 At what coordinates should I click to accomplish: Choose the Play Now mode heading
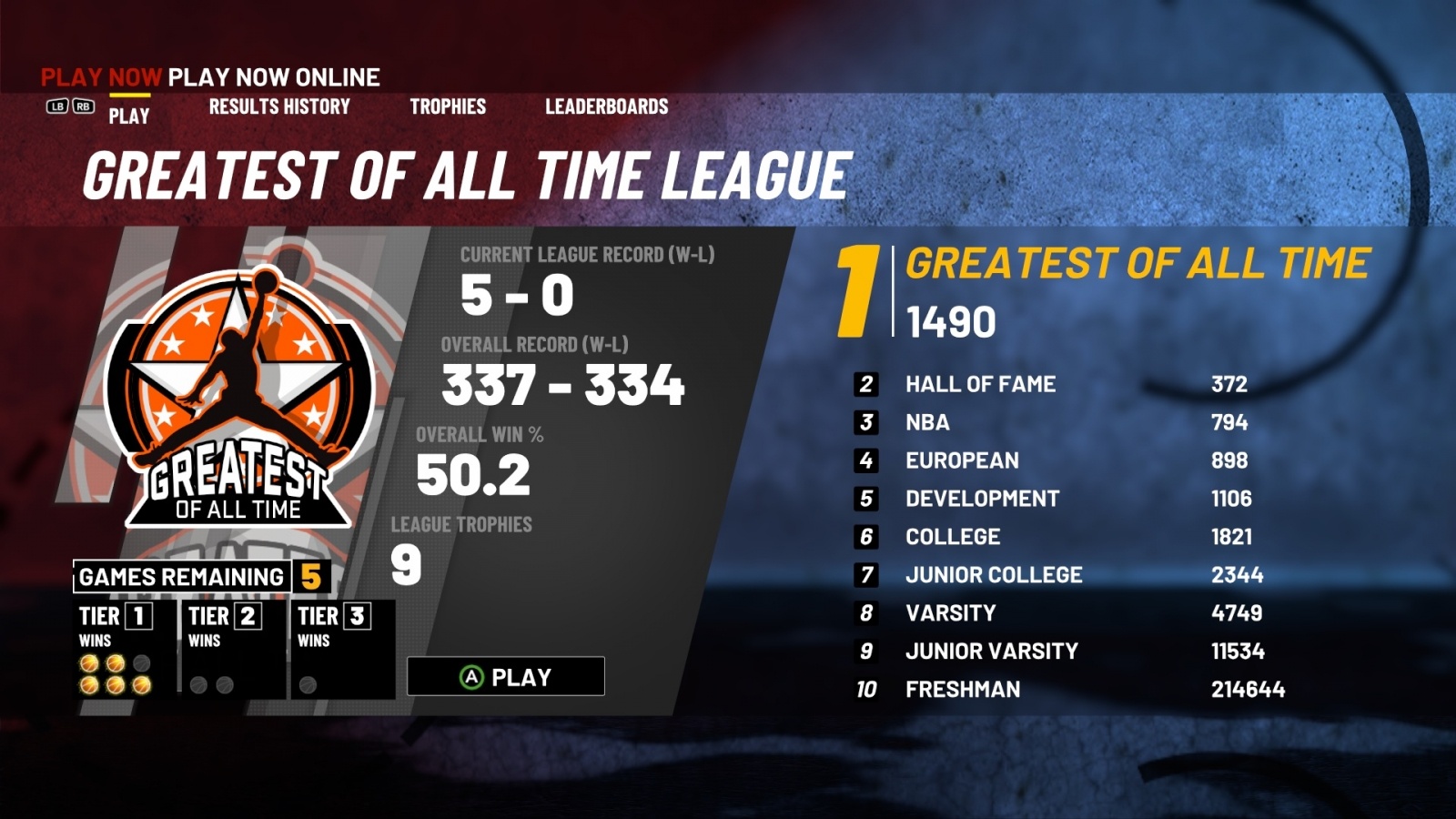click(101, 77)
